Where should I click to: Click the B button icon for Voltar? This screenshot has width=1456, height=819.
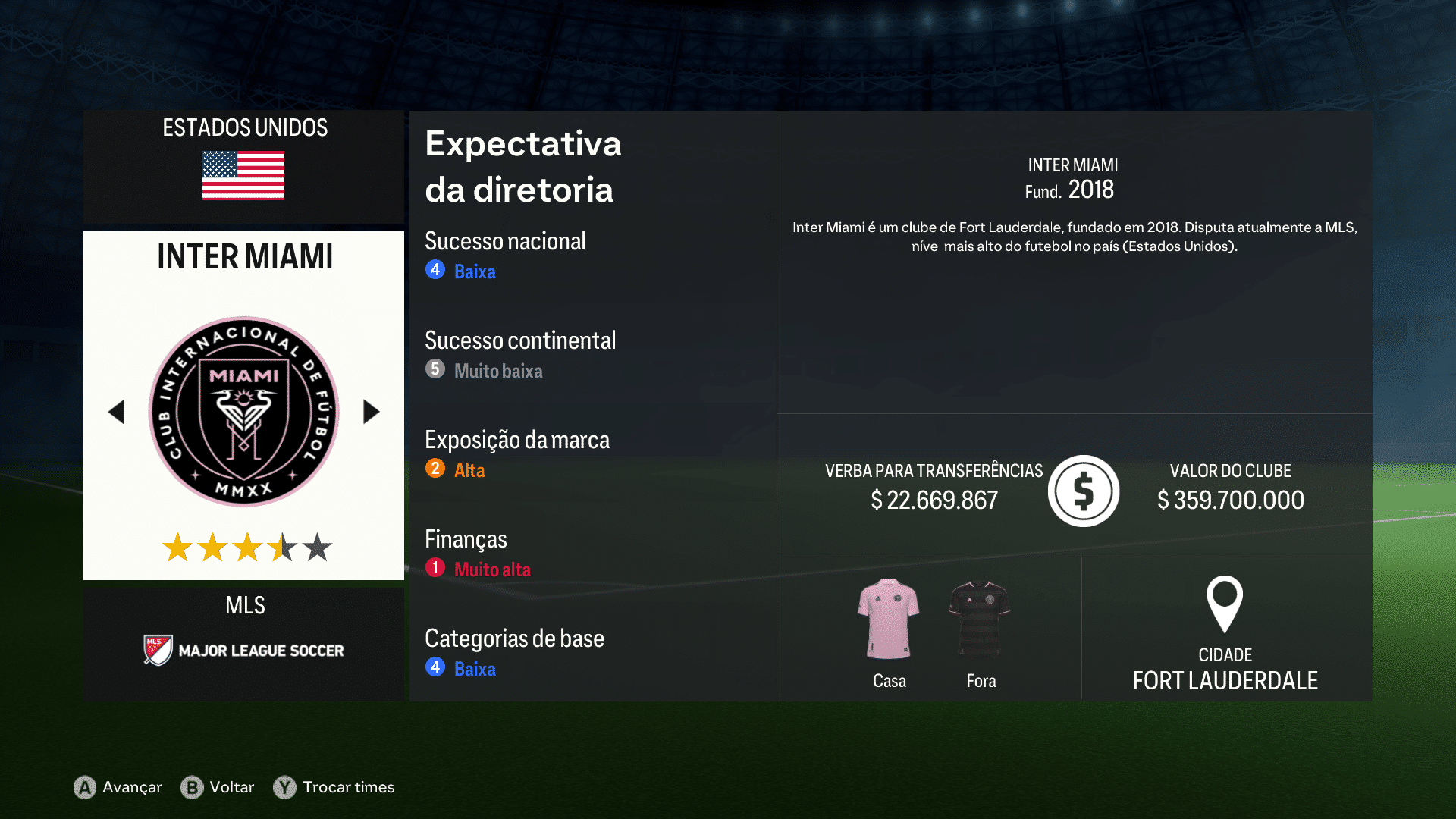point(193,787)
